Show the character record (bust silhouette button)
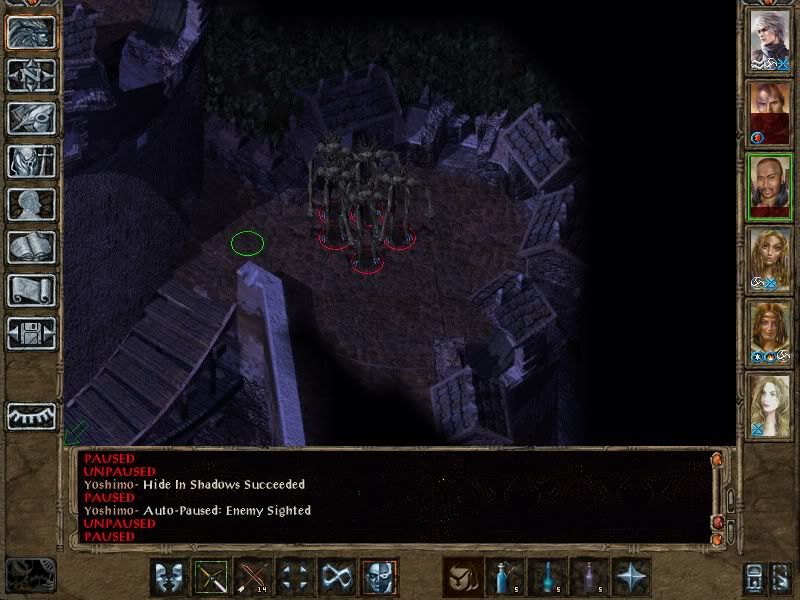This screenshot has width=800, height=600. click(31, 204)
